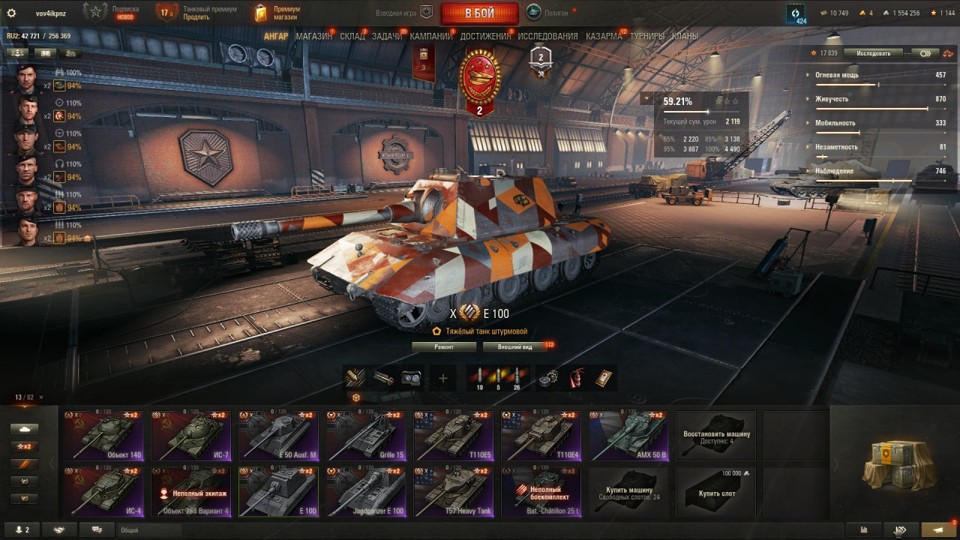Image resolution: width=960 pixels, height=540 pixels.
Task: Open the КАЗАРМА tab
Action: coord(603,36)
